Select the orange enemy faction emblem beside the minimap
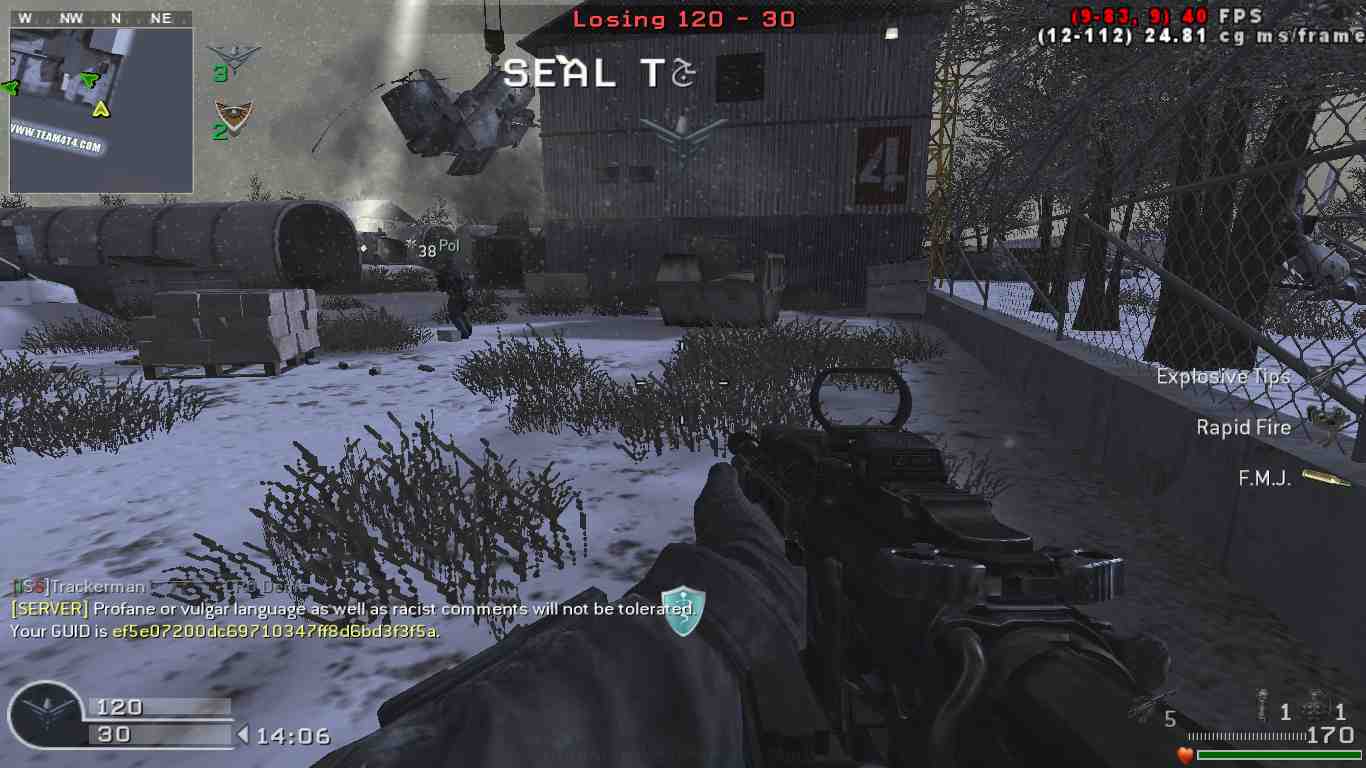This screenshot has width=1366, height=768. pyautogui.click(x=234, y=117)
